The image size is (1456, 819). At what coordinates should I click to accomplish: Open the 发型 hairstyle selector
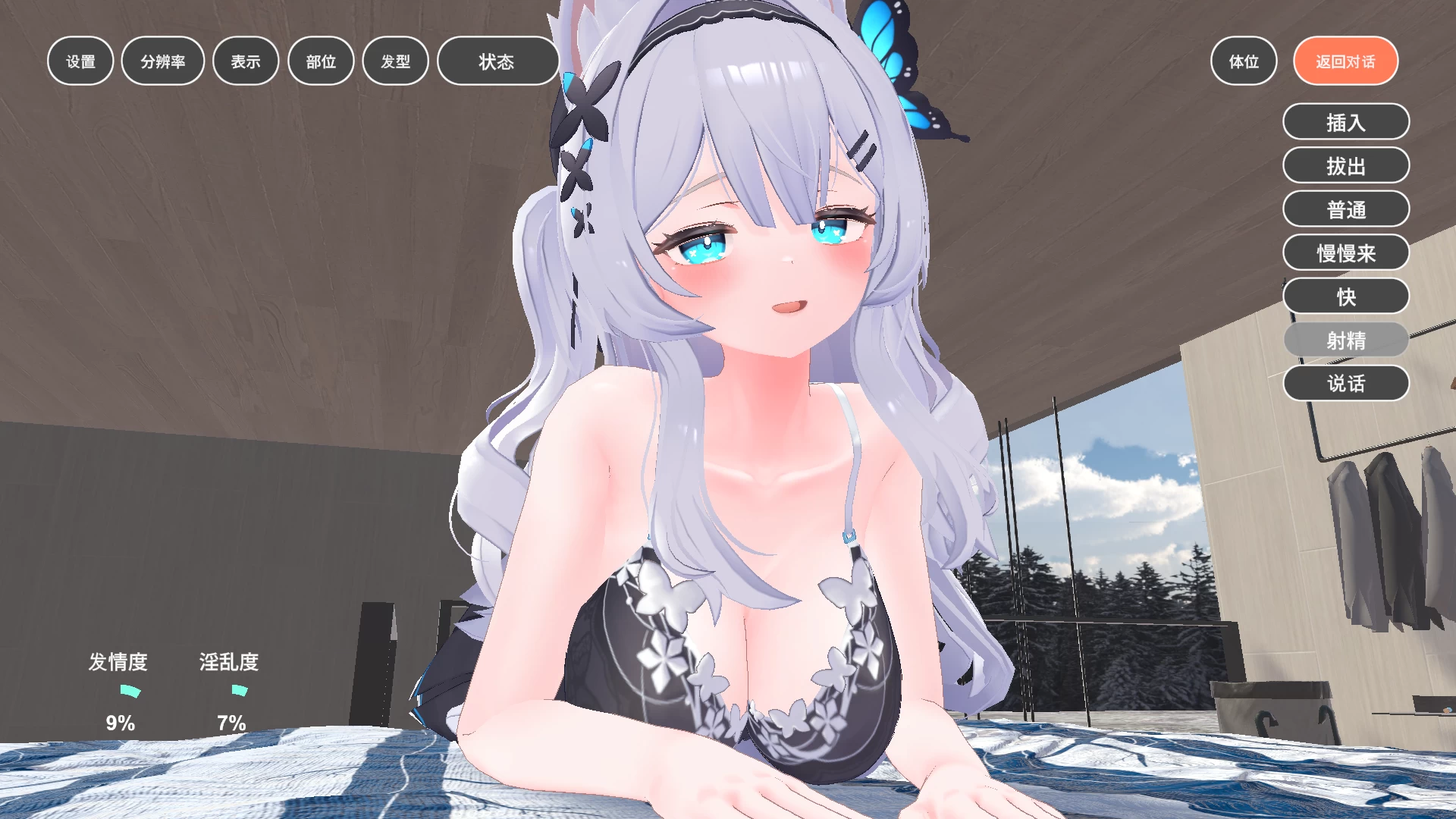click(x=394, y=61)
